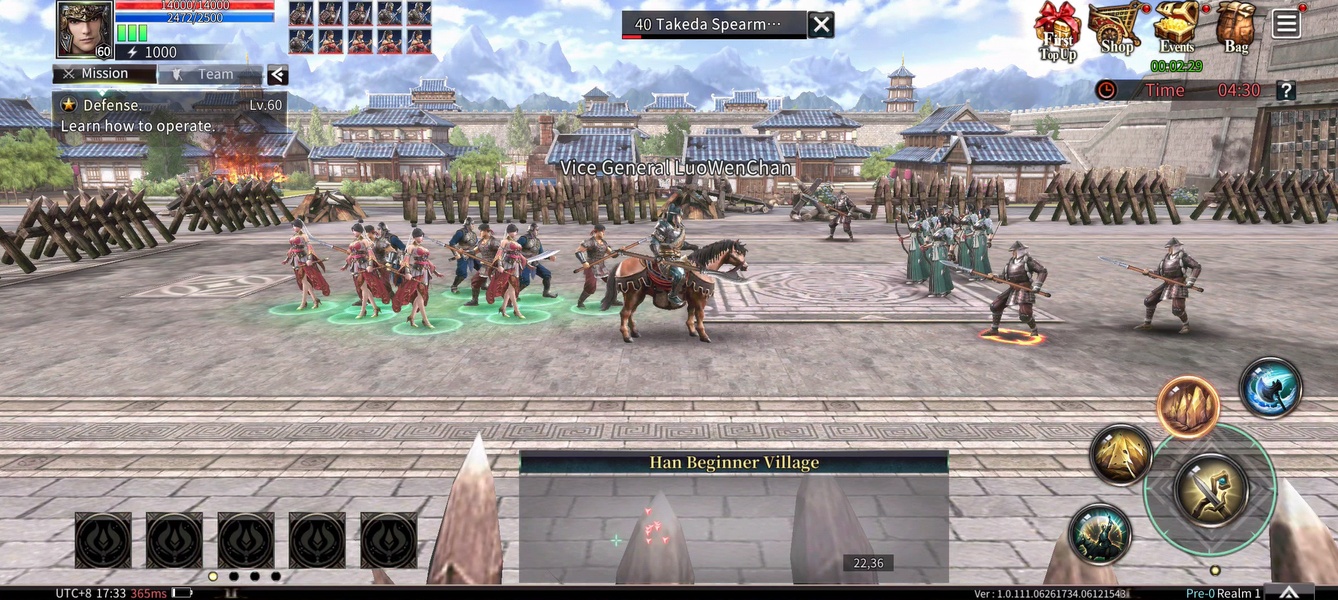Open the Bag inventory
This screenshot has height=600, width=1338.
(1236, 29)
